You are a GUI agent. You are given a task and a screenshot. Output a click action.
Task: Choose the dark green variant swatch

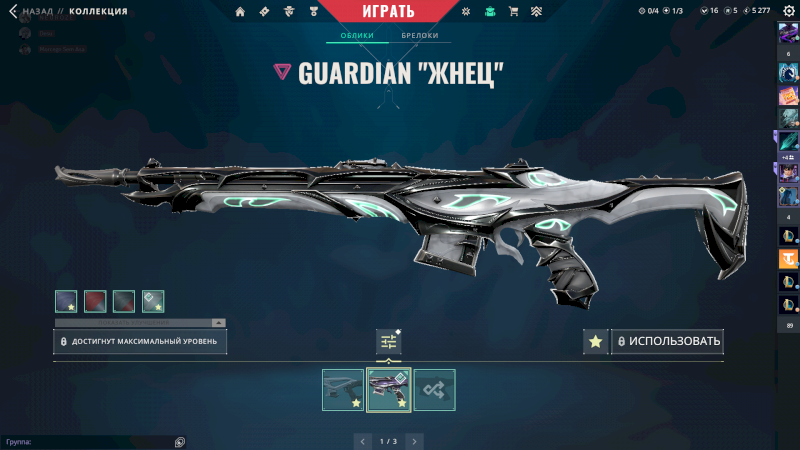point(124,300)
